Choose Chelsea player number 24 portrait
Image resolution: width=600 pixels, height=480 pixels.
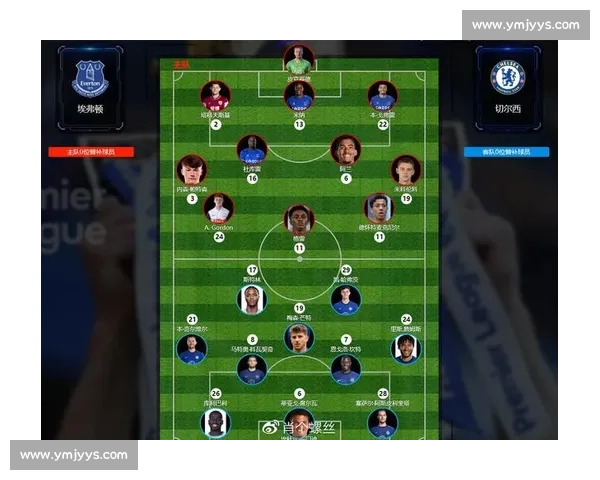tap(406, 348)
